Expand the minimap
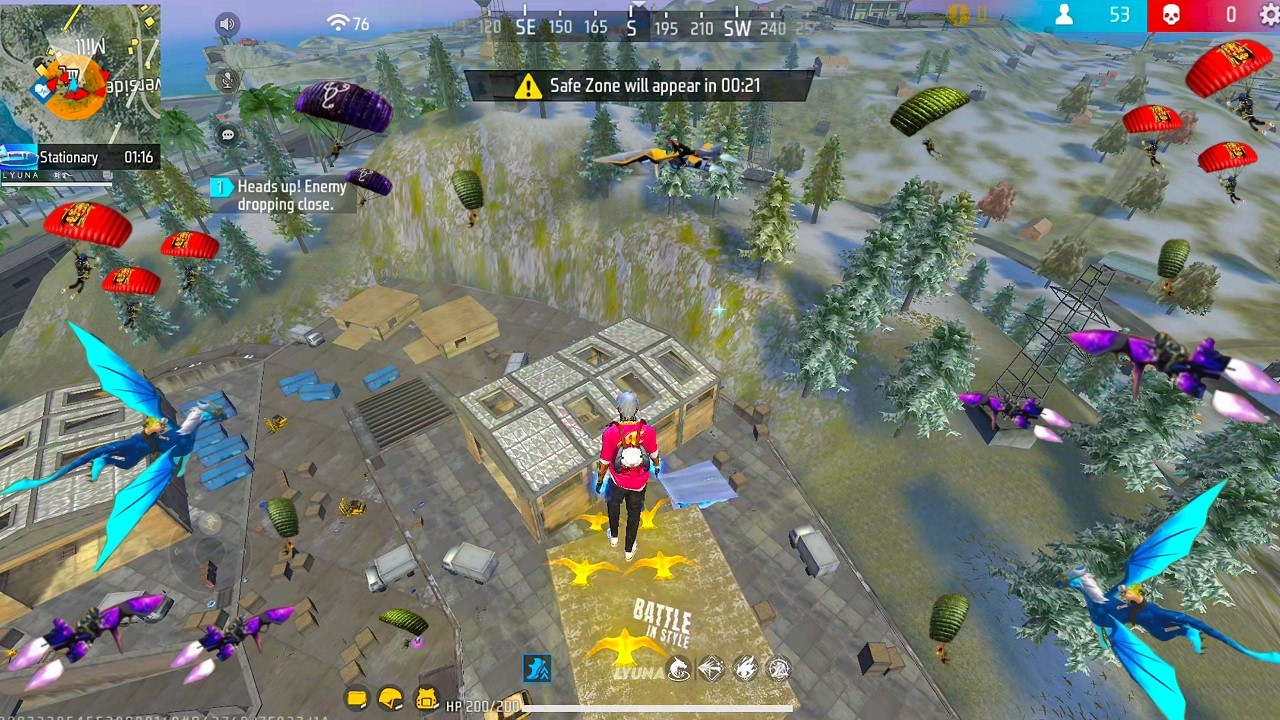This screenshot has height=720, width=1280. pos(80,72)
